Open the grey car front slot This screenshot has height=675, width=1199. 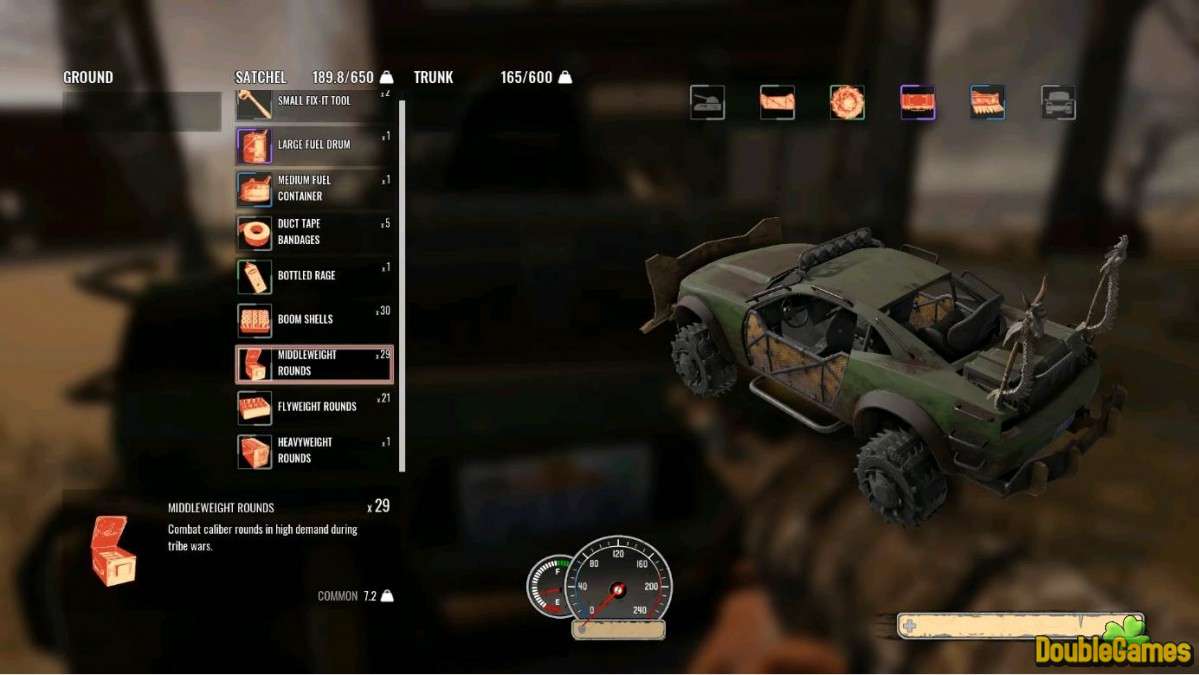1058,102
